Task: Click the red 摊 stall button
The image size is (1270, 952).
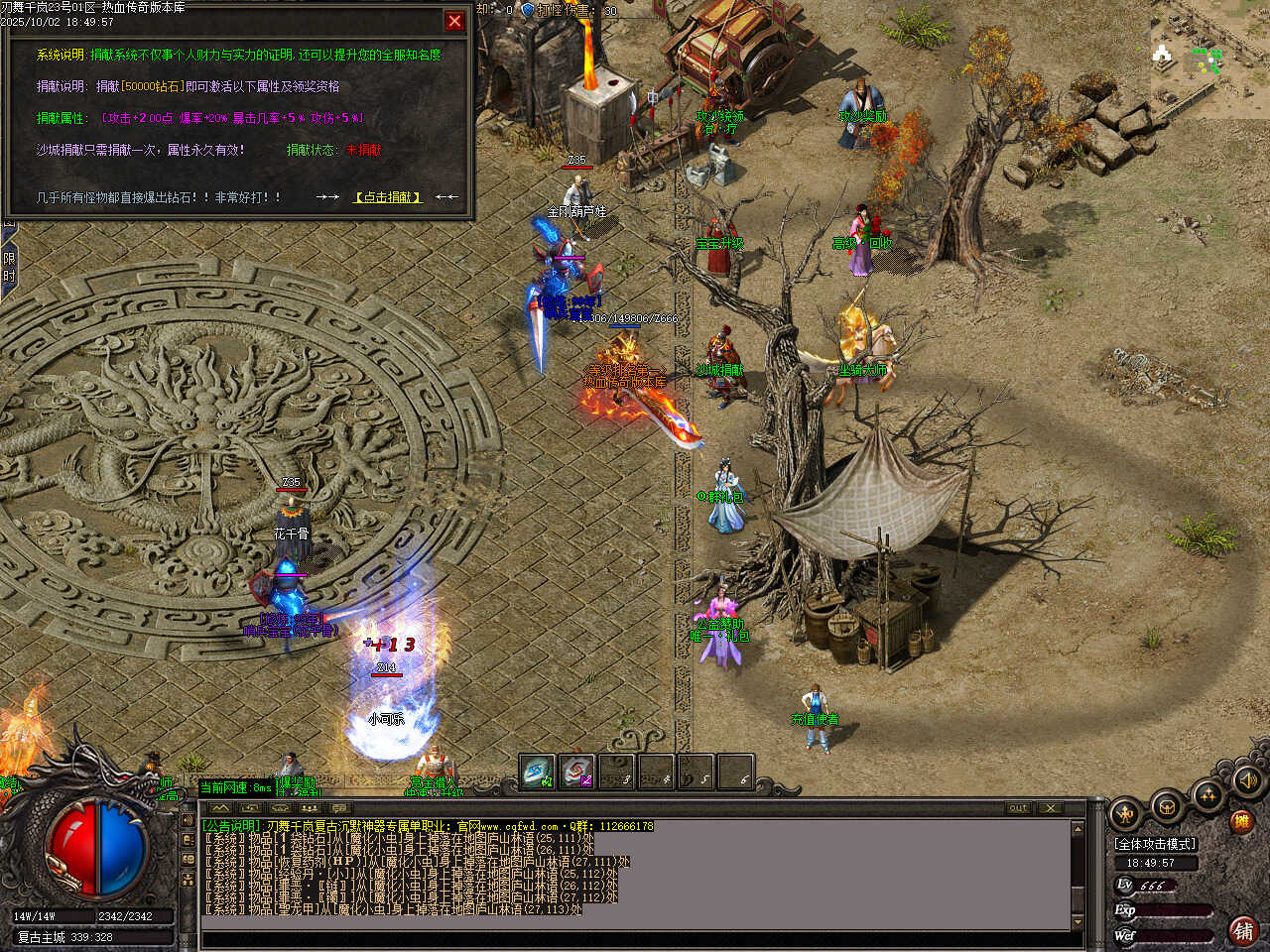Action: pos(1240,821)
